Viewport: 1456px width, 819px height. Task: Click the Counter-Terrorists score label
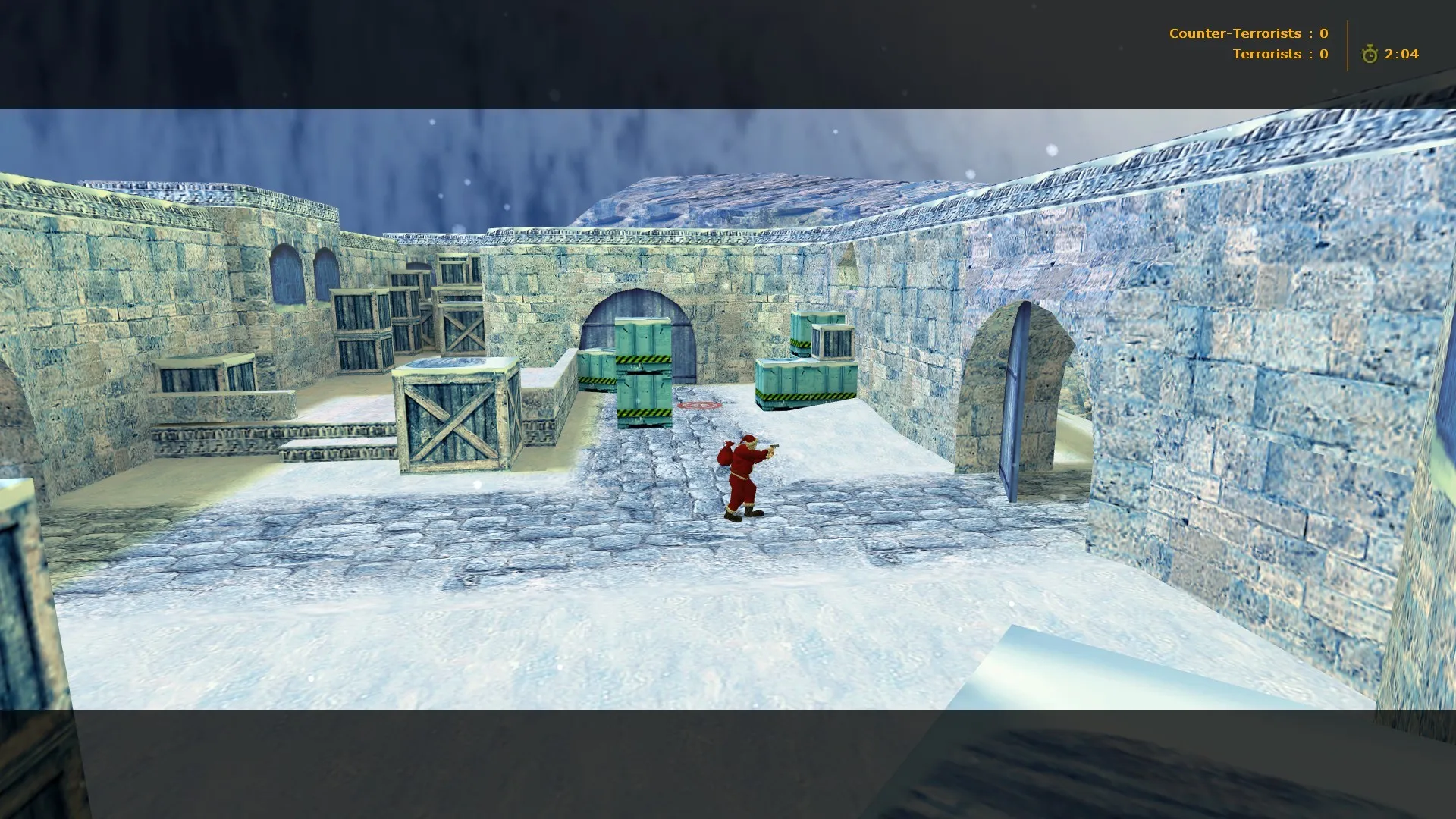1236,33
